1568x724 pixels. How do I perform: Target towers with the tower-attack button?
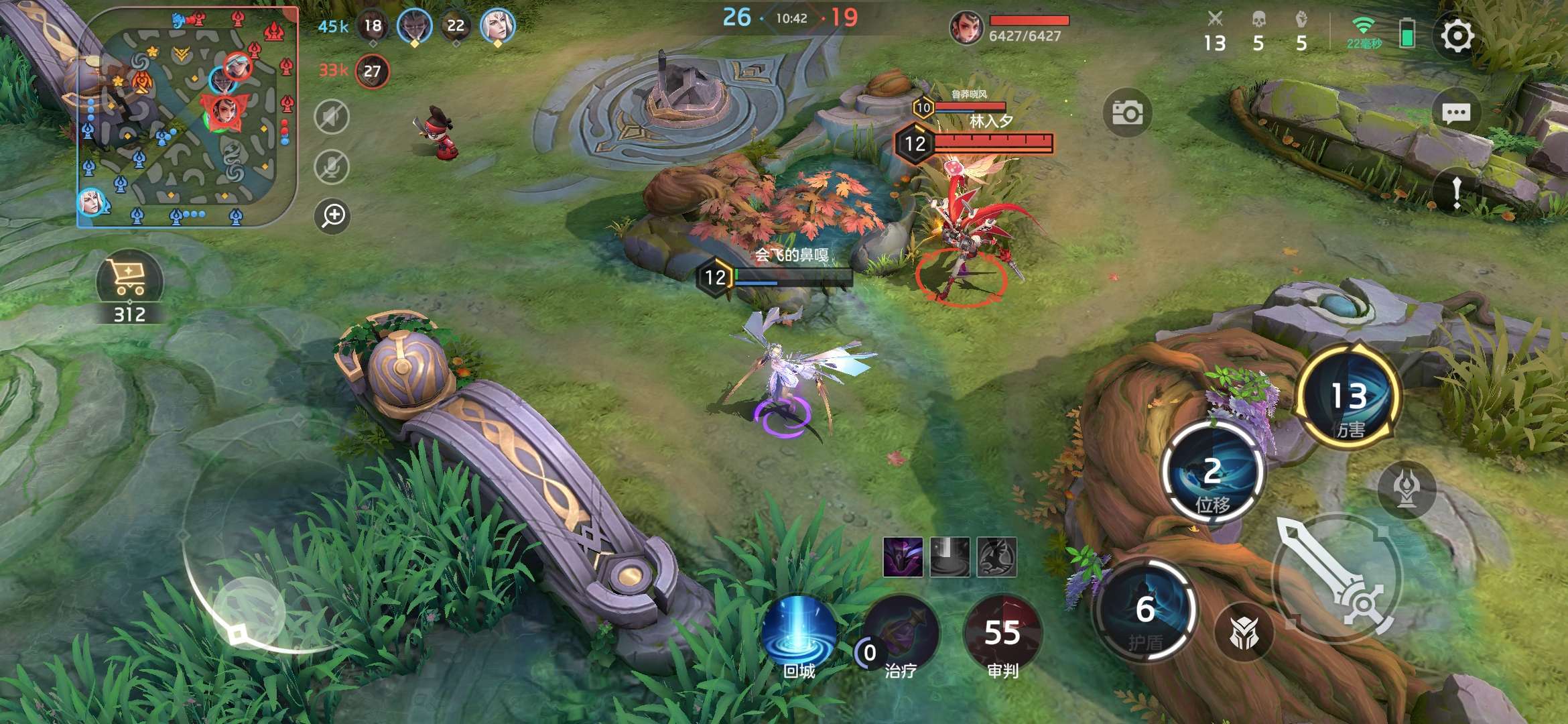[x=1407, y=489]
